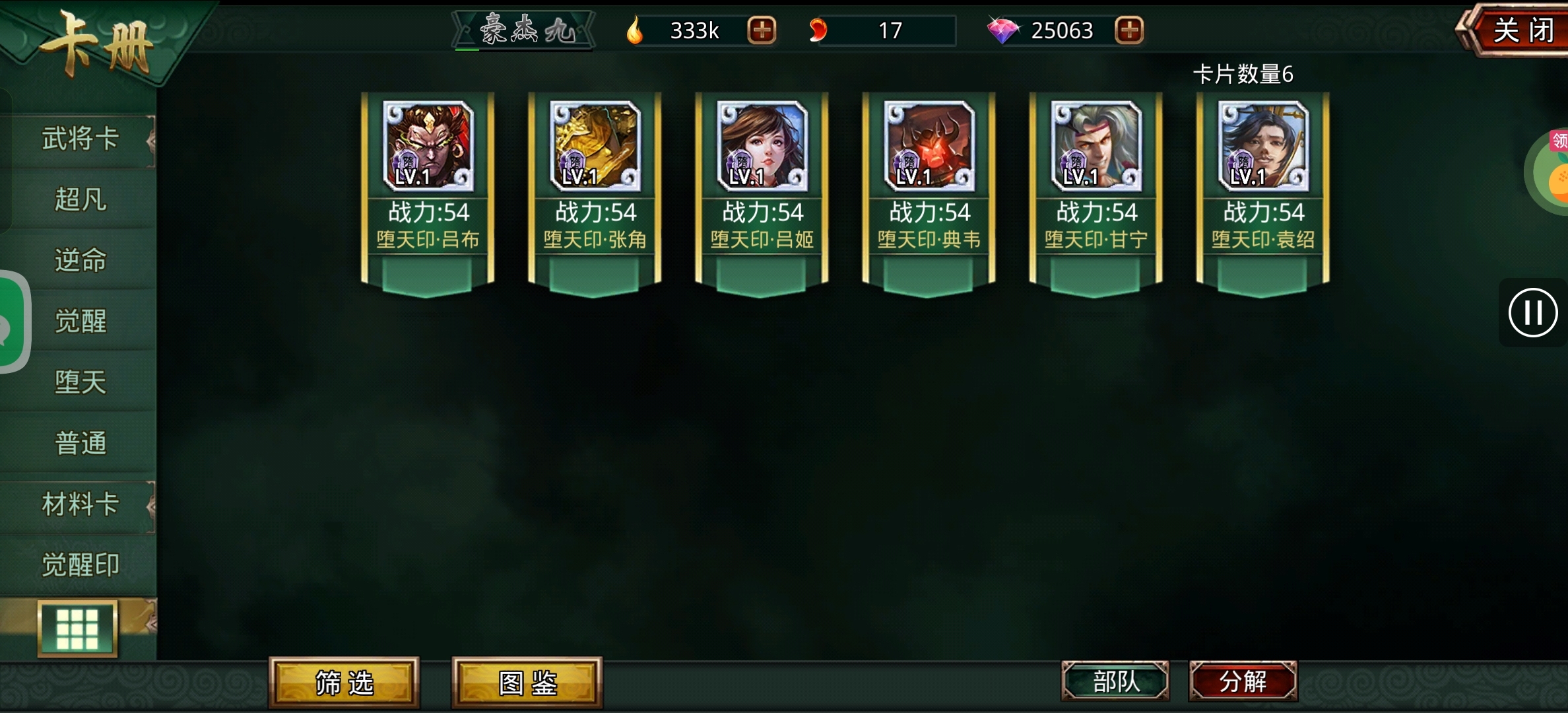Screen dimensions: 1568x713
Task: Expand the 筛选 filter options
Action: (x=344, y=685)
